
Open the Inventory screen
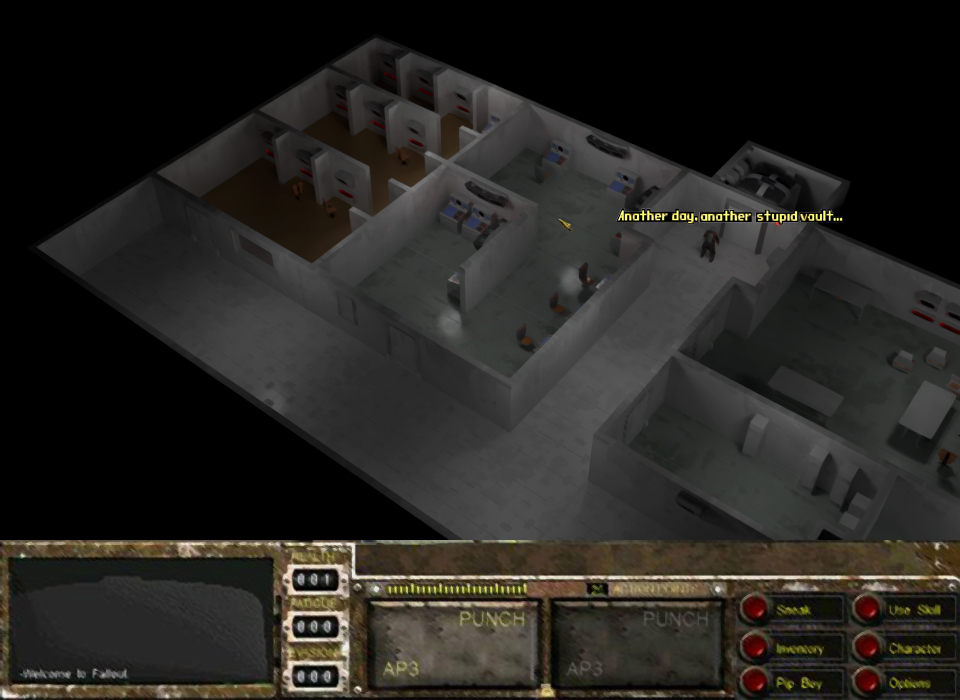coord(757,648)
